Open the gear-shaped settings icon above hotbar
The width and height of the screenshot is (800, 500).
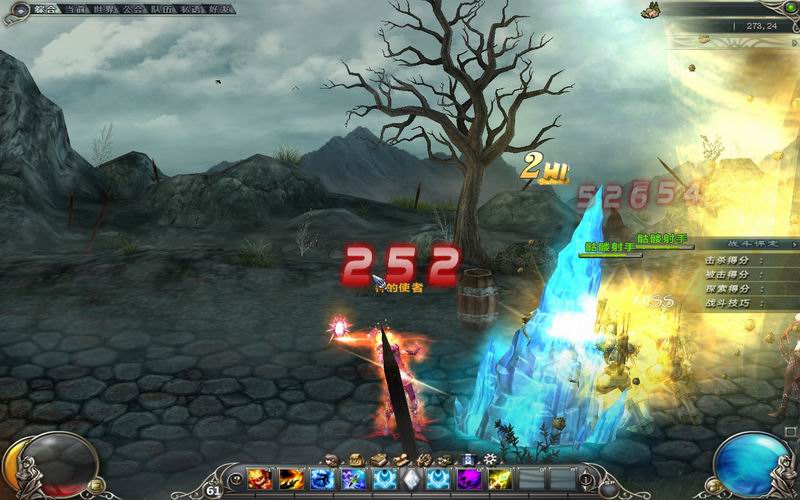(x=490, y=459)
